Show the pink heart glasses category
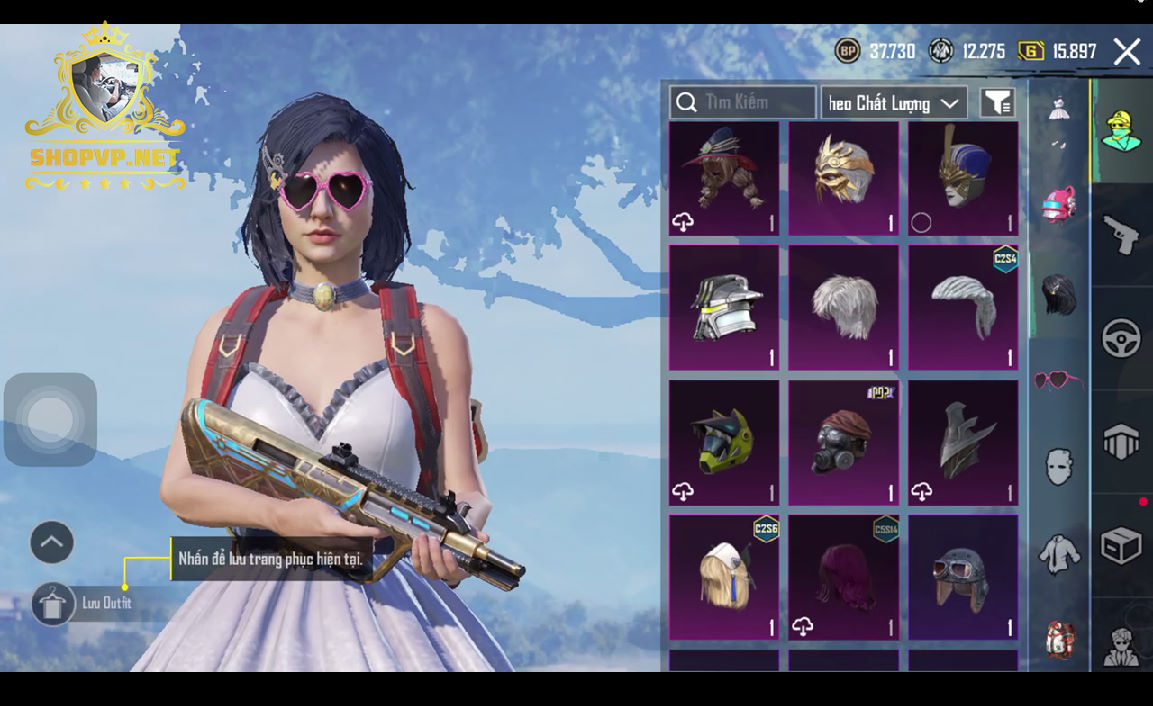 [1058, 381]
